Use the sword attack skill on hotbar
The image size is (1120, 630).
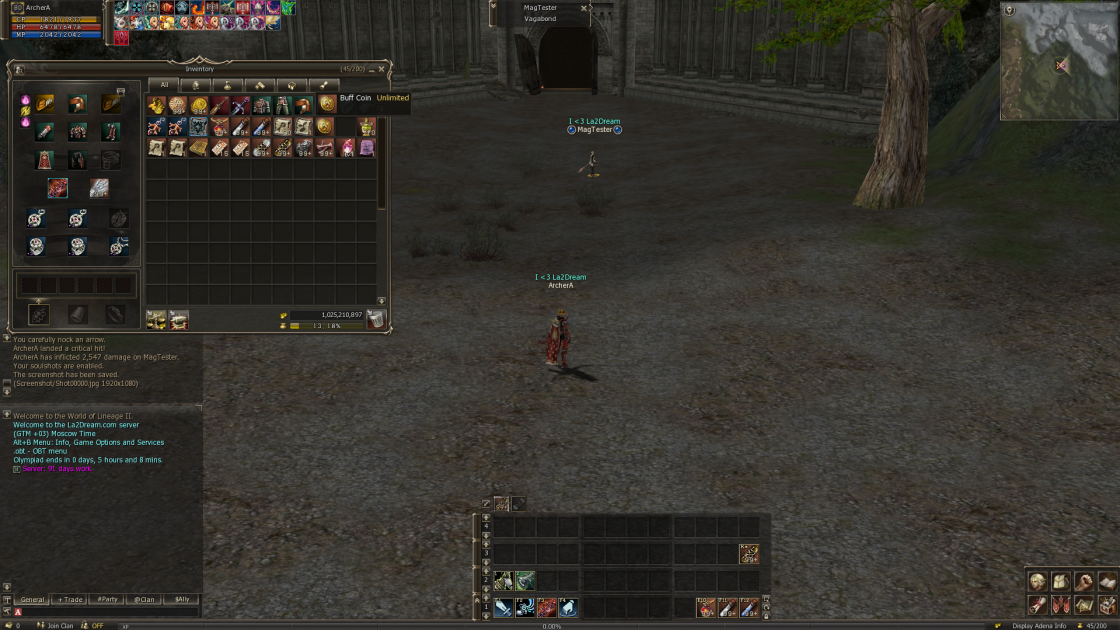coord(502,607)
